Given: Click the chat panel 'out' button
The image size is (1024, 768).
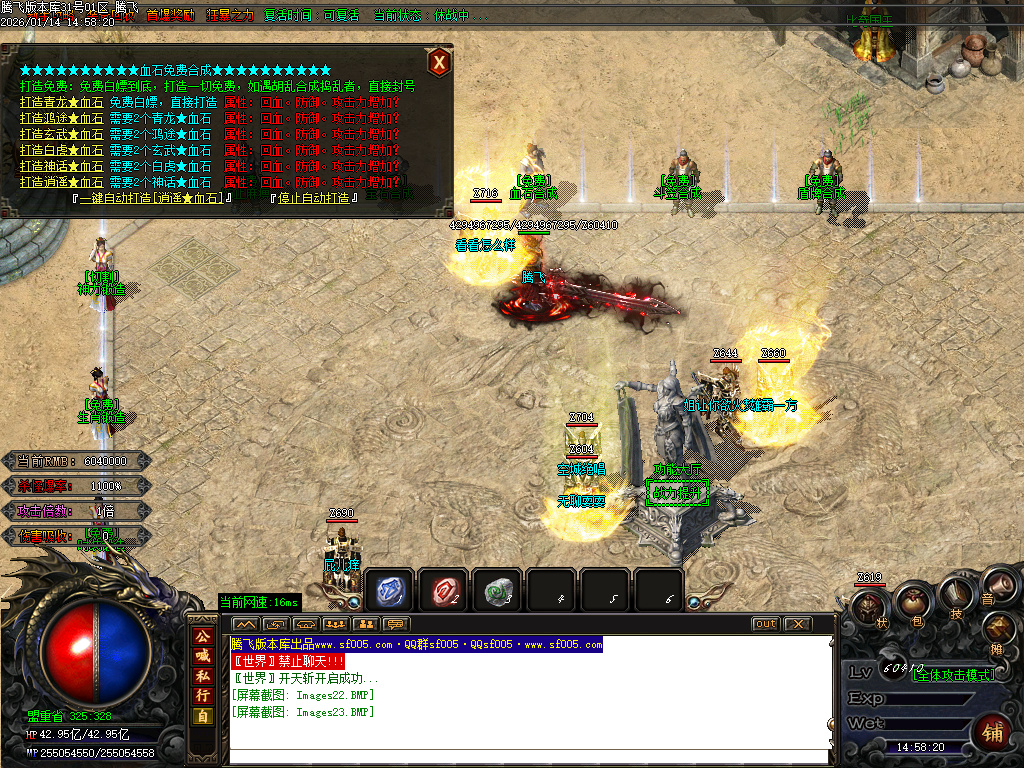Looking at the screenshot, I should click(x=765, y=624).
